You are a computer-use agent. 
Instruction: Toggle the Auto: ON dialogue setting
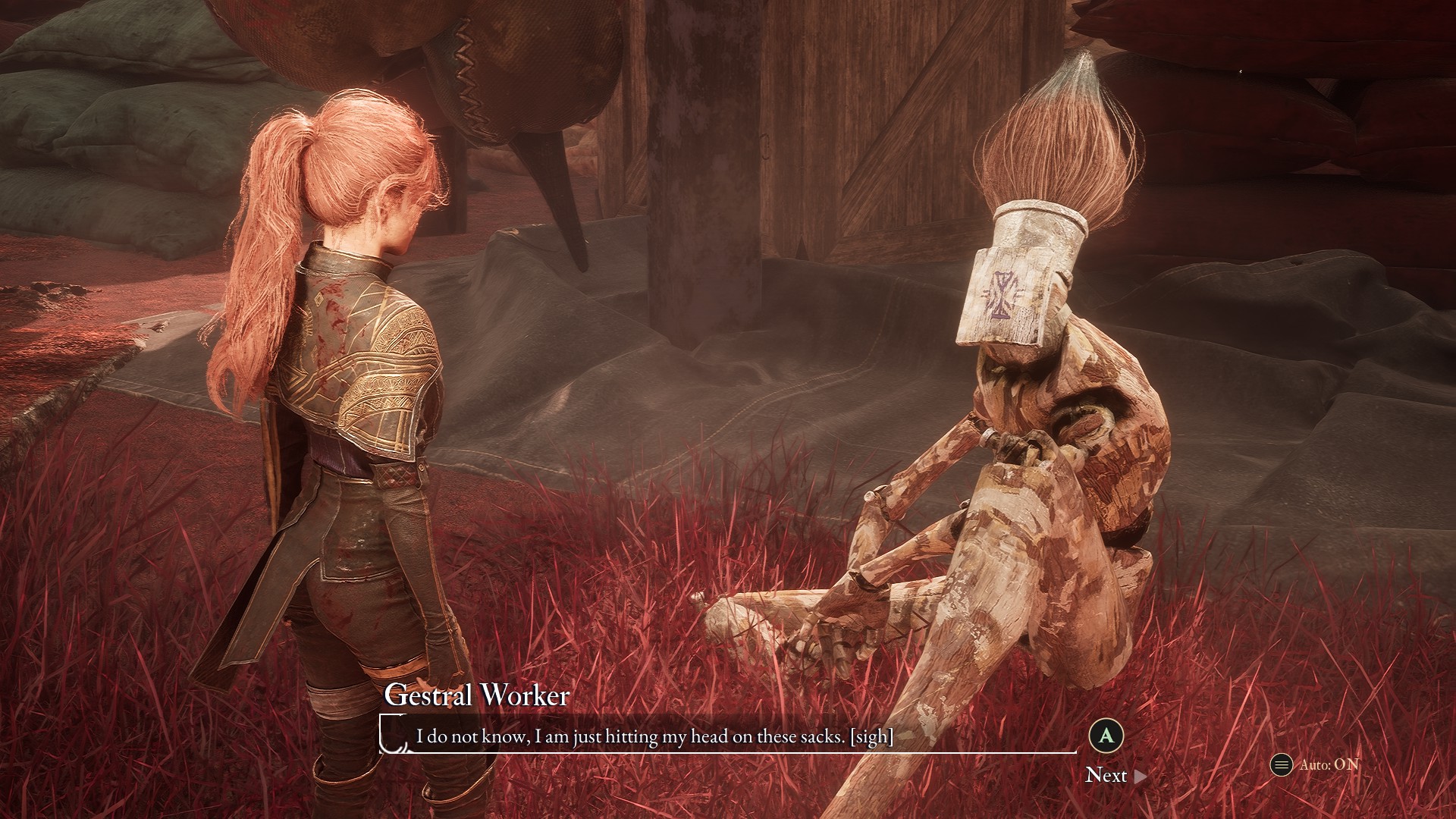[x=1316, y=764]
